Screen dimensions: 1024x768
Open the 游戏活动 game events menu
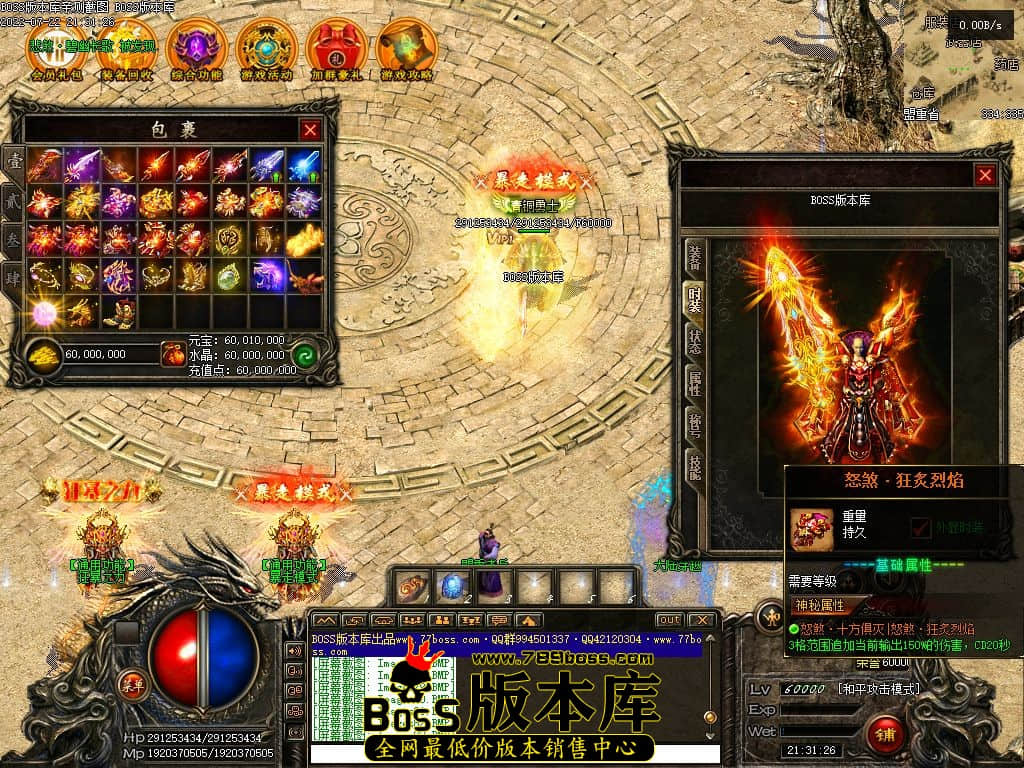[266, 48]
